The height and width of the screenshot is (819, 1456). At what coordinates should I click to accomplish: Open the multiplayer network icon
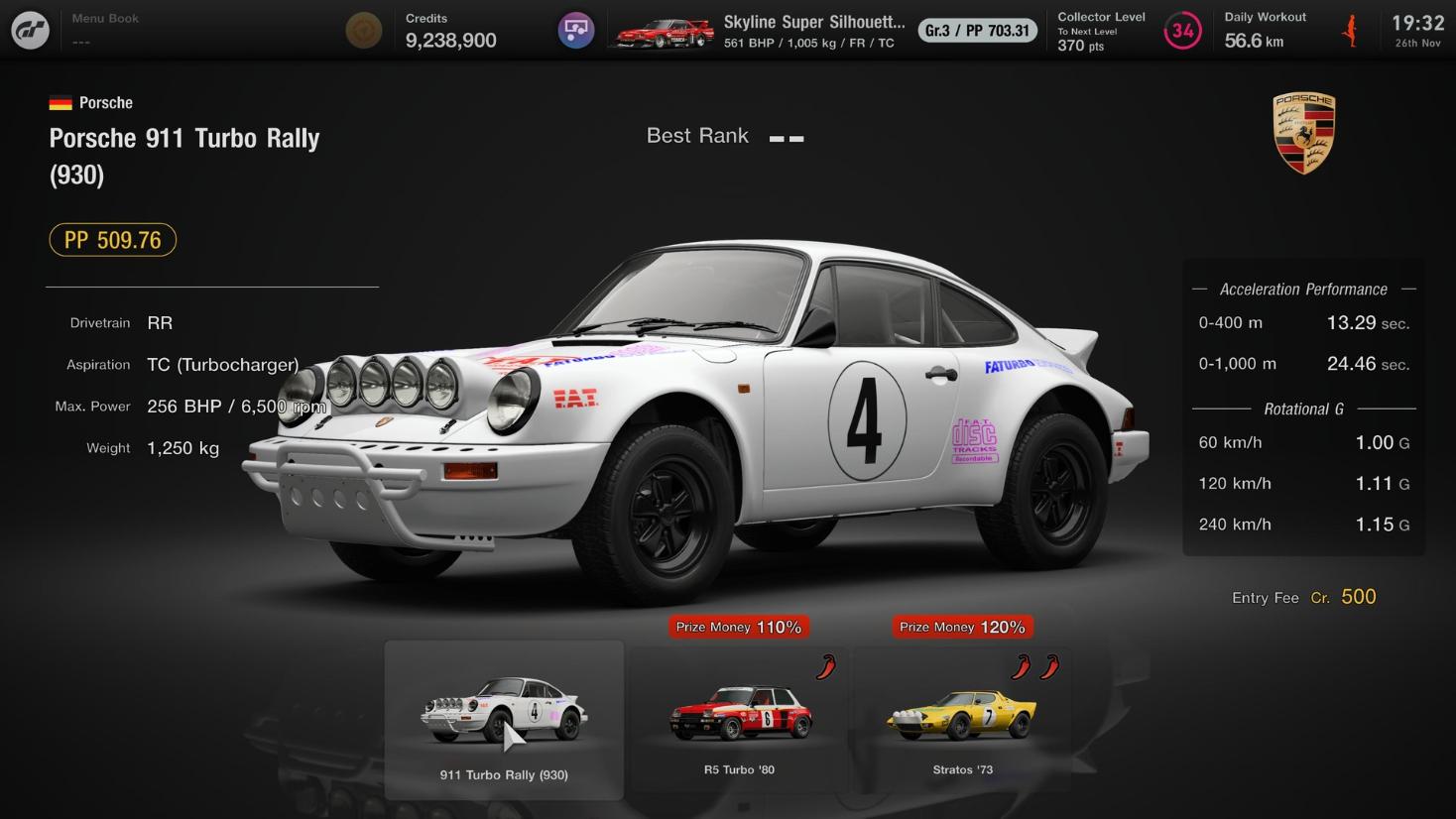coord(575,30)
